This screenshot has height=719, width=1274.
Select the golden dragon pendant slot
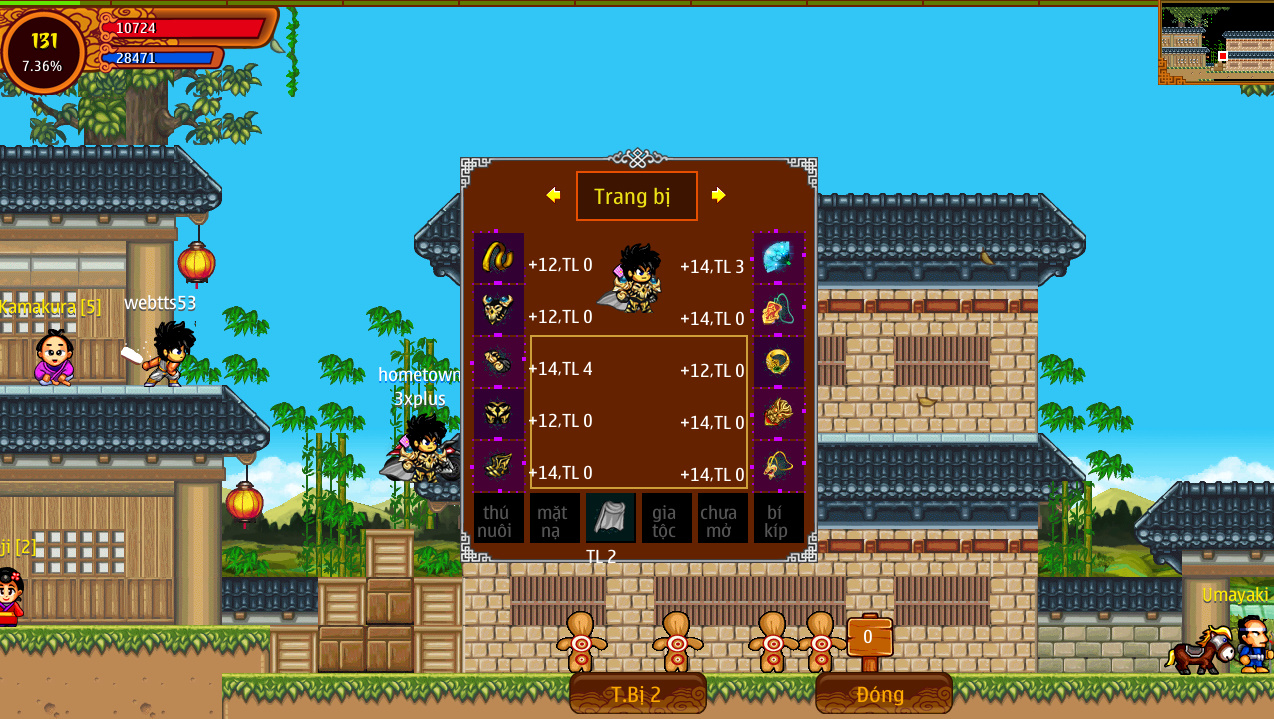[x=778, y=466]
